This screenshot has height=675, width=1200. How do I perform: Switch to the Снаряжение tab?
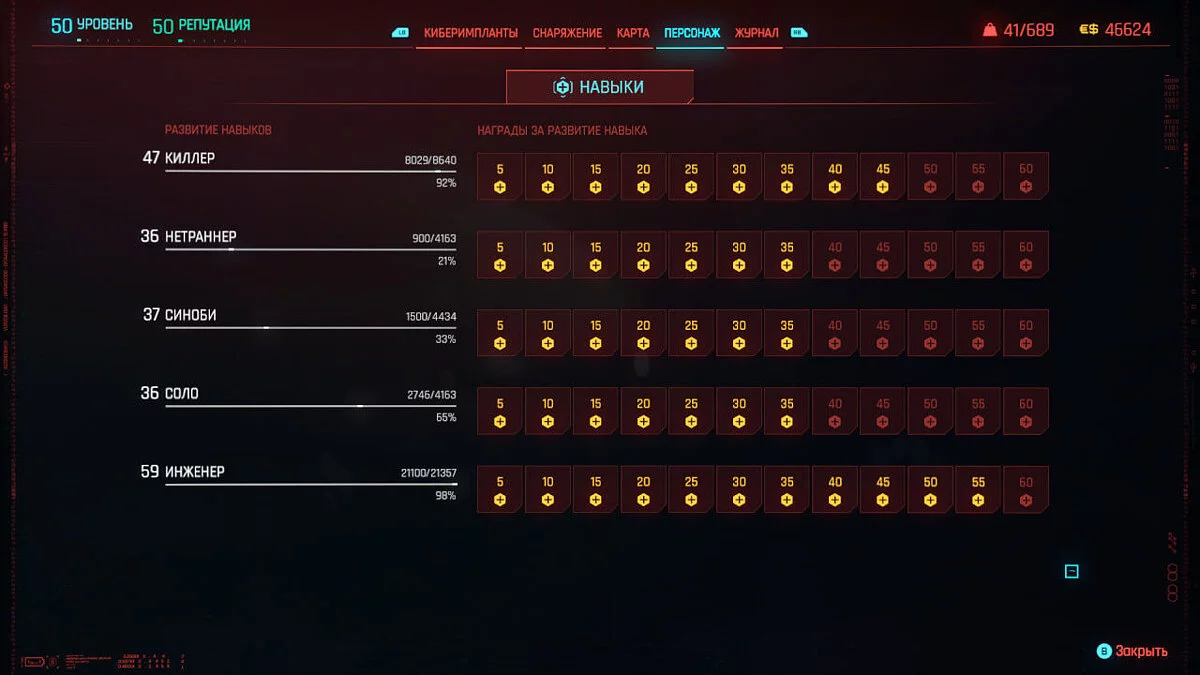pos(567,33)
